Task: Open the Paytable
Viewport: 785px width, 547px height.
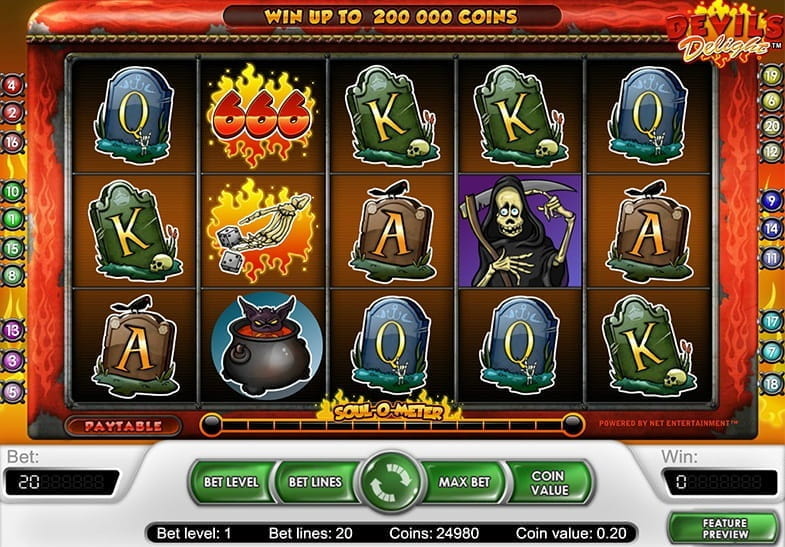Action: [122, 425]
